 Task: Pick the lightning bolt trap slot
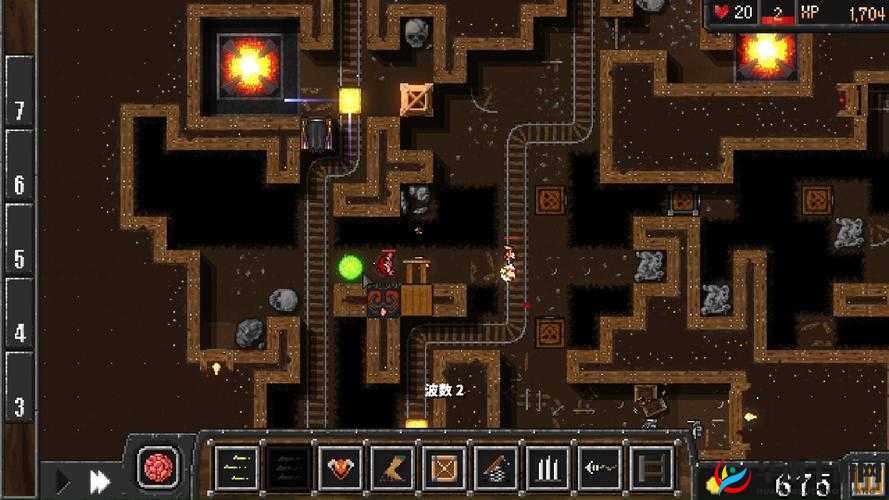pyautogui.click(x=391, y=466)
